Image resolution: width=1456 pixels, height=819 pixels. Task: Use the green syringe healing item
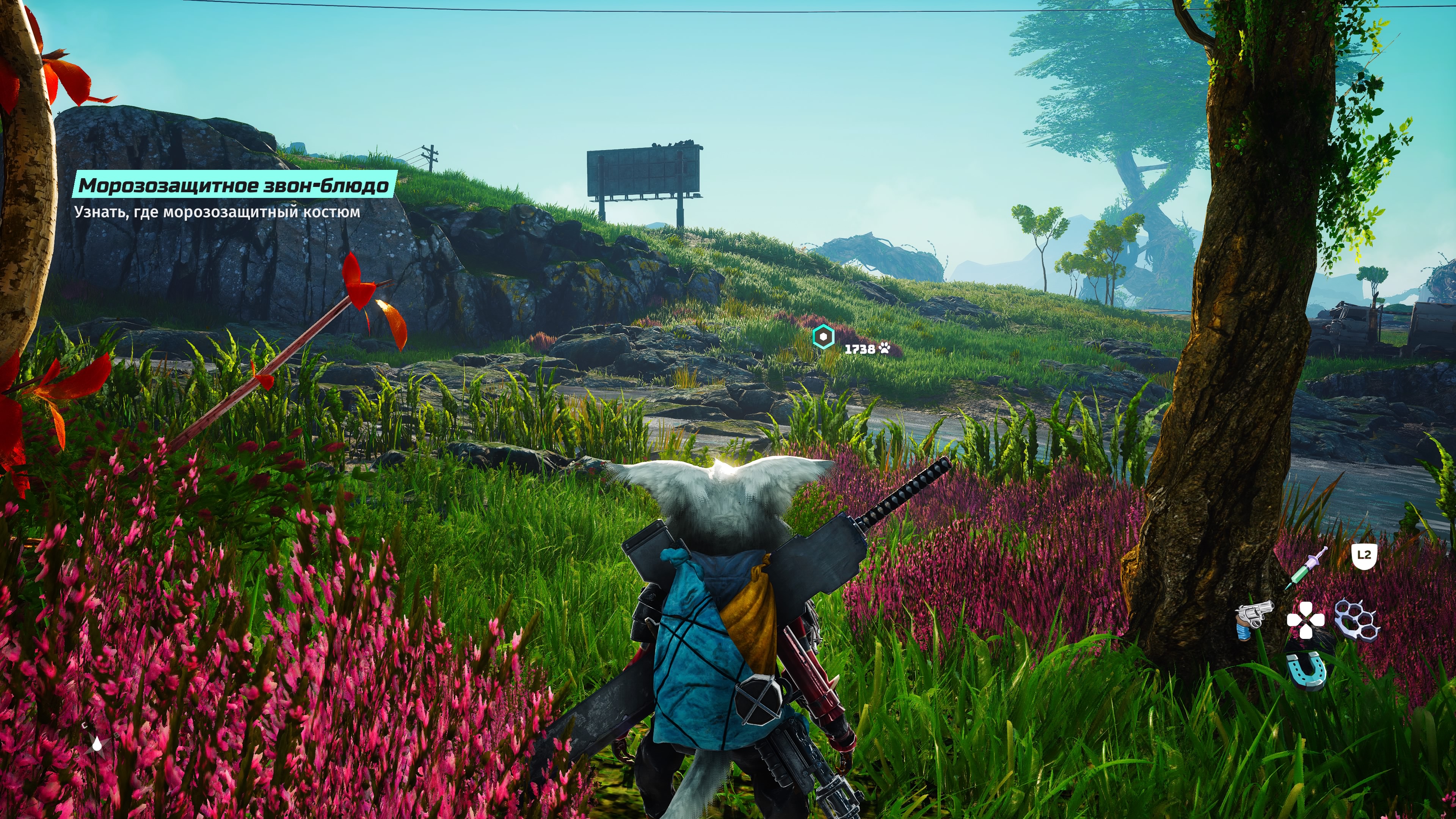tap(1306, 568)
